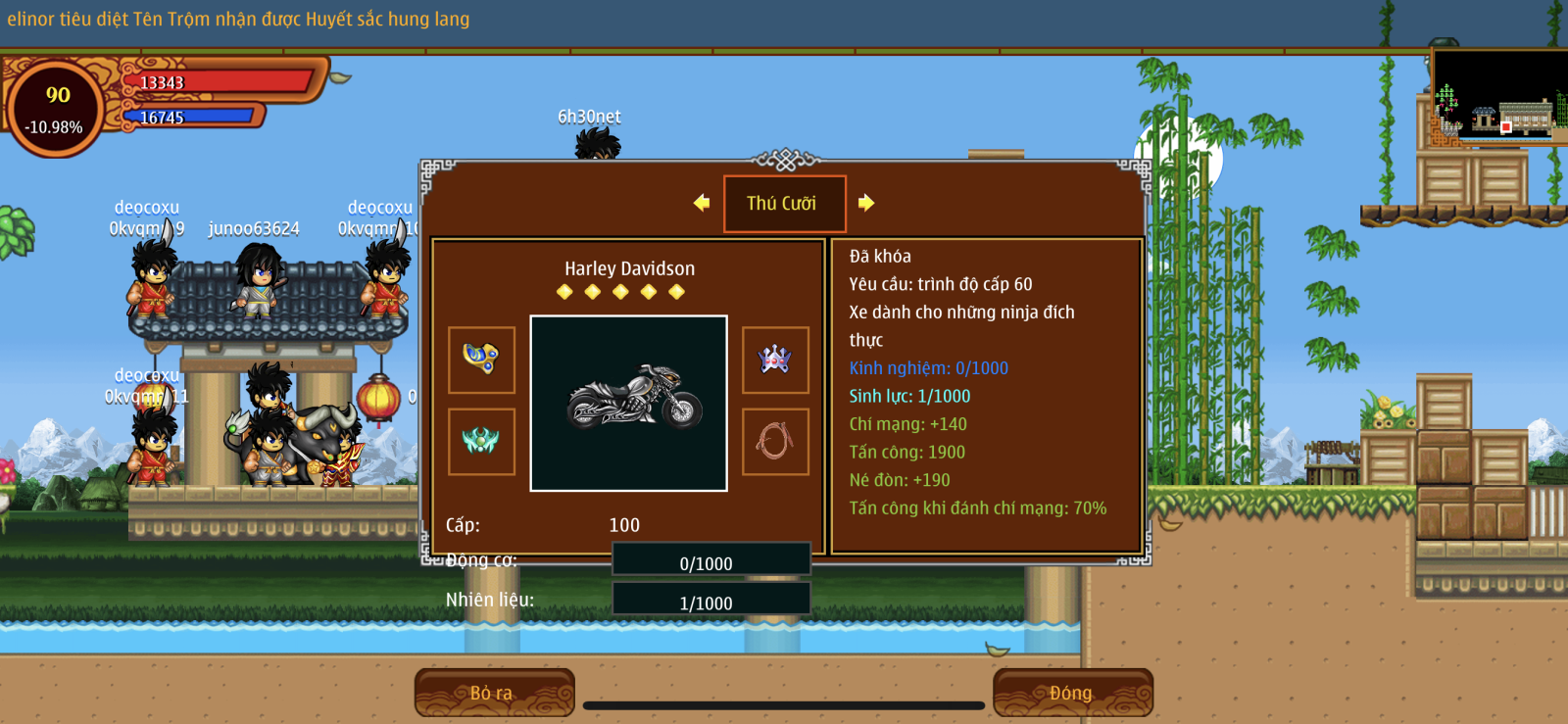Viewport: 1568px width, 724px height.
Task: Select the spiked mask equipment slot
Action: tap(775, 360)
